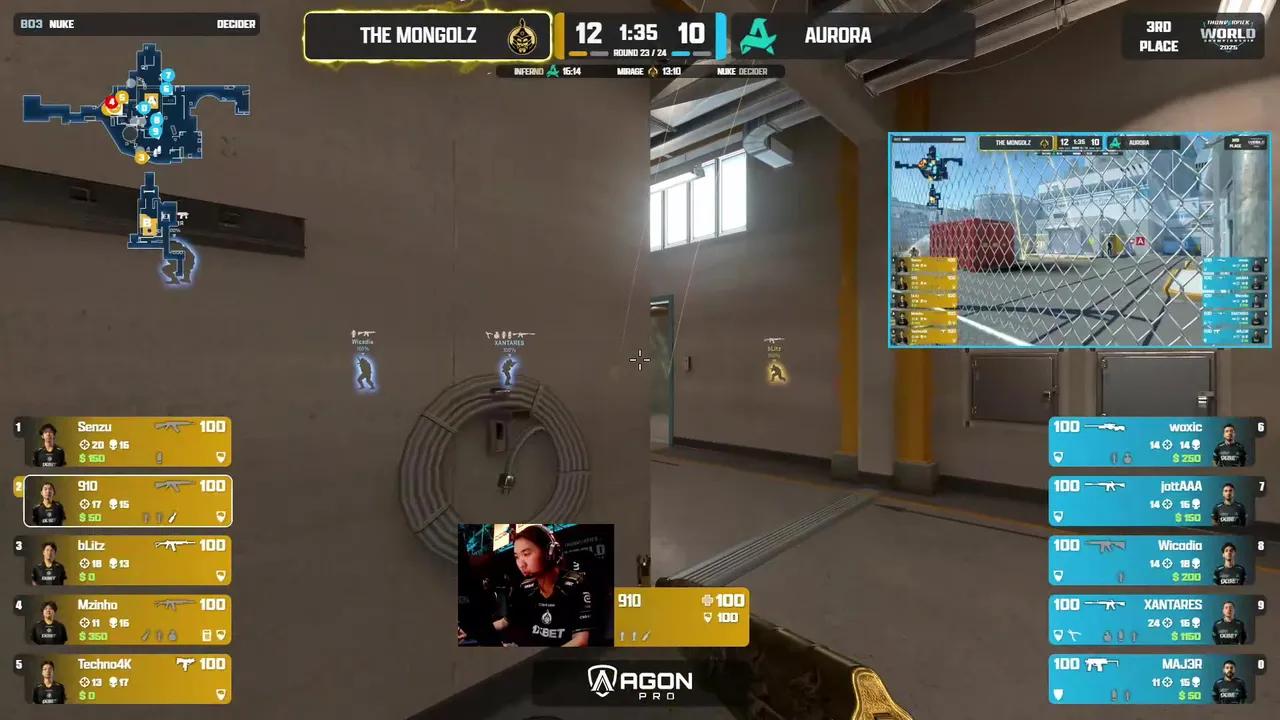
Task: Click the player webcam thumbnail
Action: [536, 583]
